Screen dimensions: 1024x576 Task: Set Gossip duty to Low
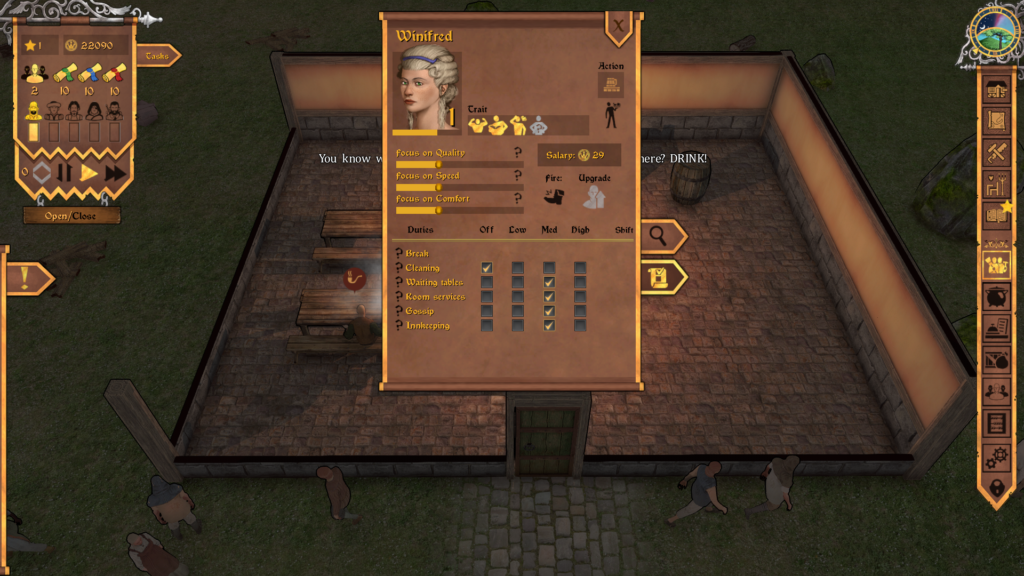pyautogui.click(x=517, y=311)
